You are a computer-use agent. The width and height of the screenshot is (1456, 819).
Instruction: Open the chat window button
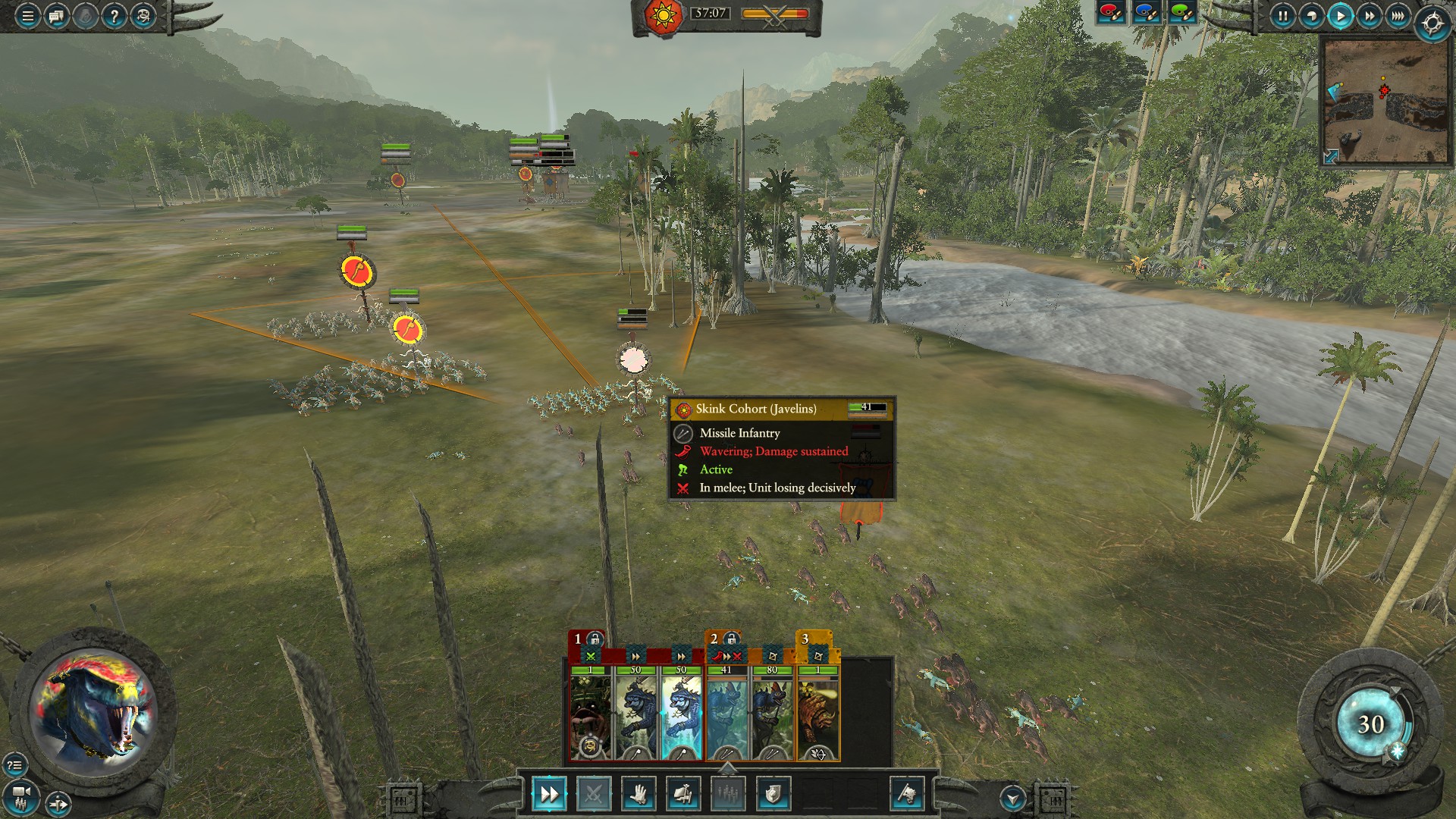click(56, 16)
